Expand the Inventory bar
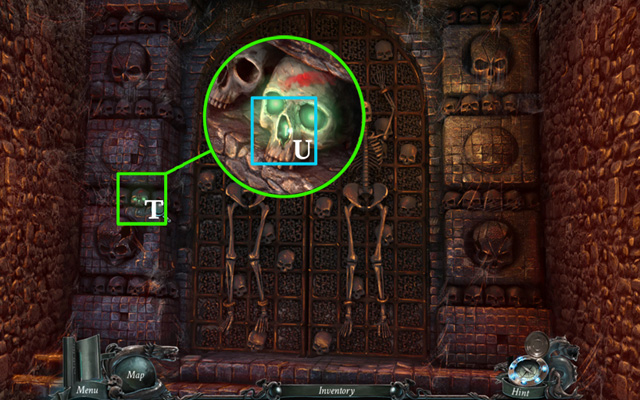 [x=336, y=391]
